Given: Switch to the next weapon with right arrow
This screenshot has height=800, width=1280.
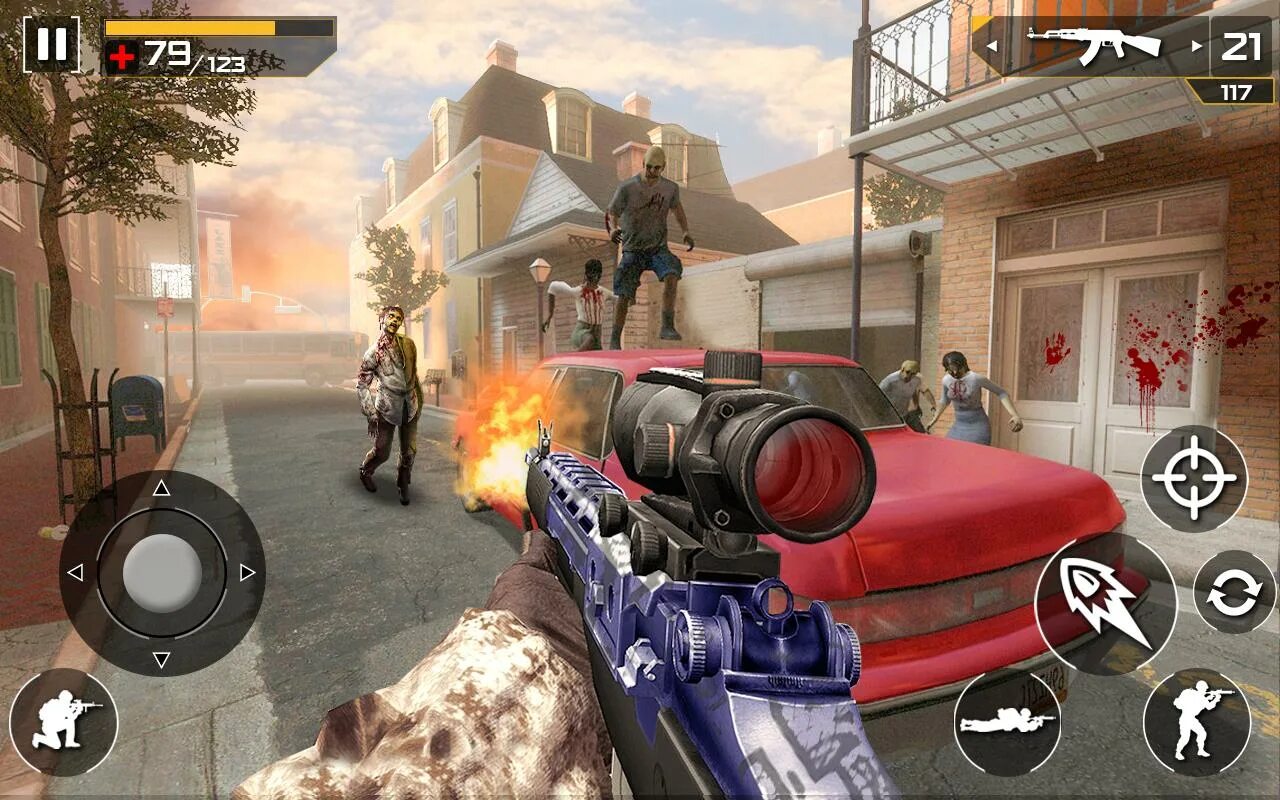Looking at the screenshot, I should point(1196,46).
